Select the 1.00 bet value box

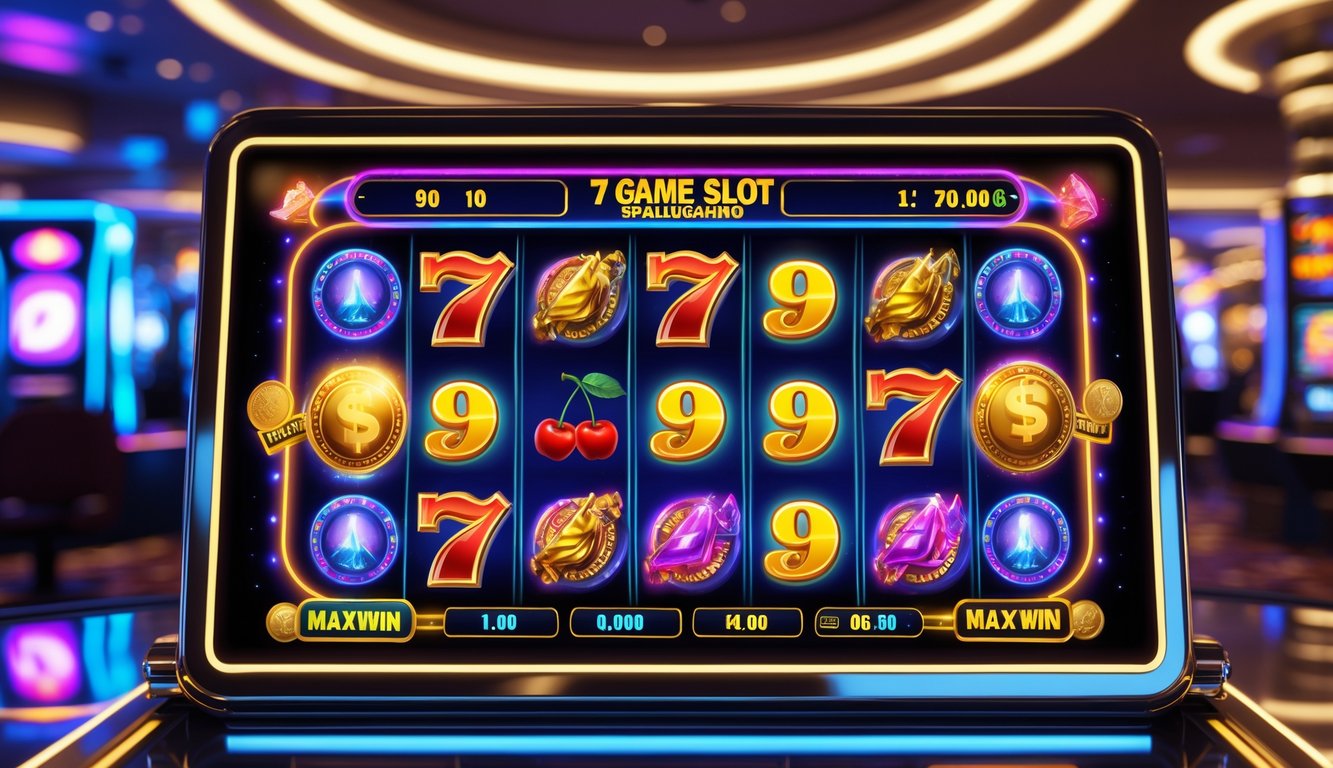(500, 622)
